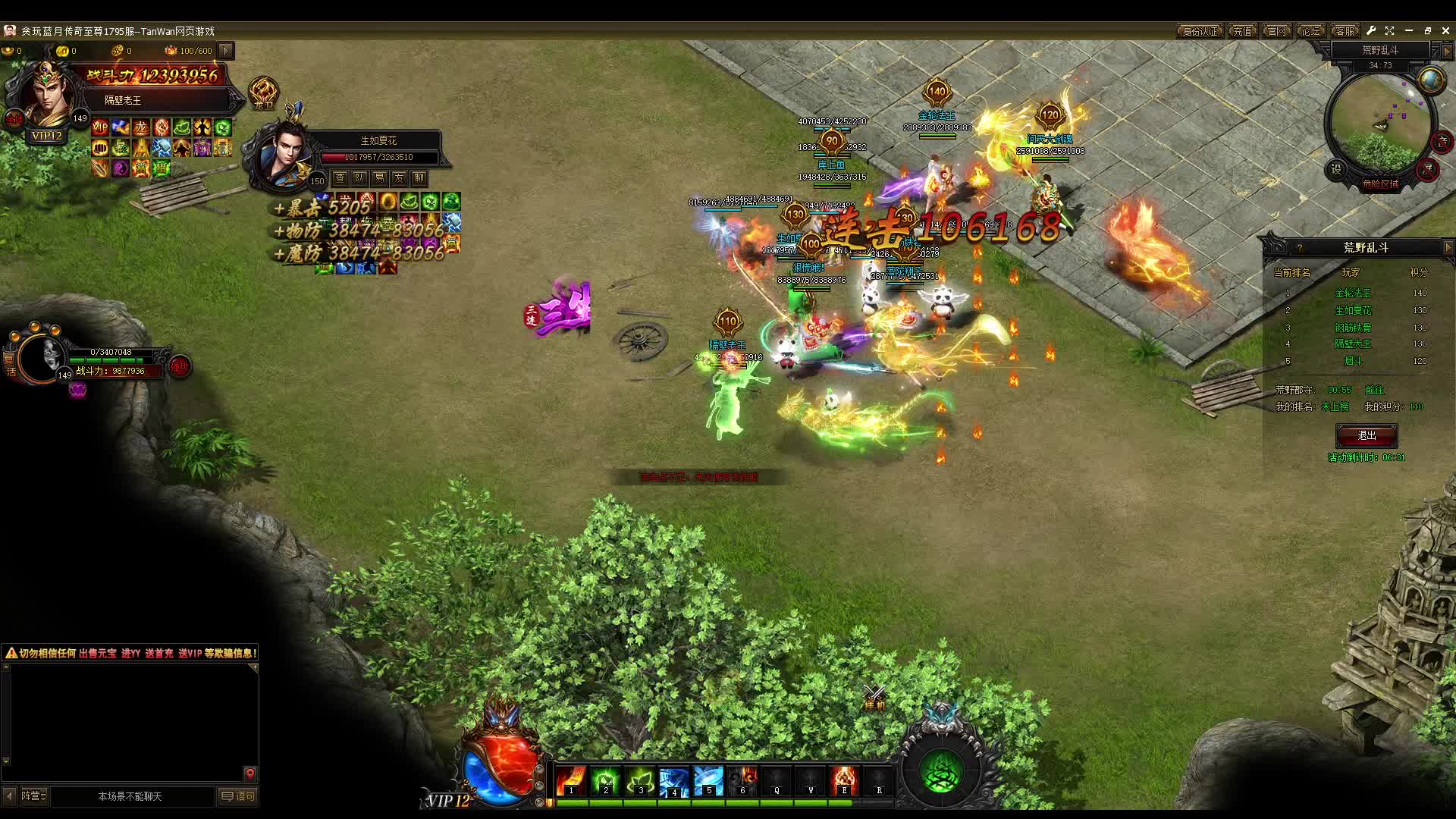The height and width of the screenshot is (819, 1456).
Task: Go to 荒野郡守 via 前往 link
Action: click(1374, 390)
